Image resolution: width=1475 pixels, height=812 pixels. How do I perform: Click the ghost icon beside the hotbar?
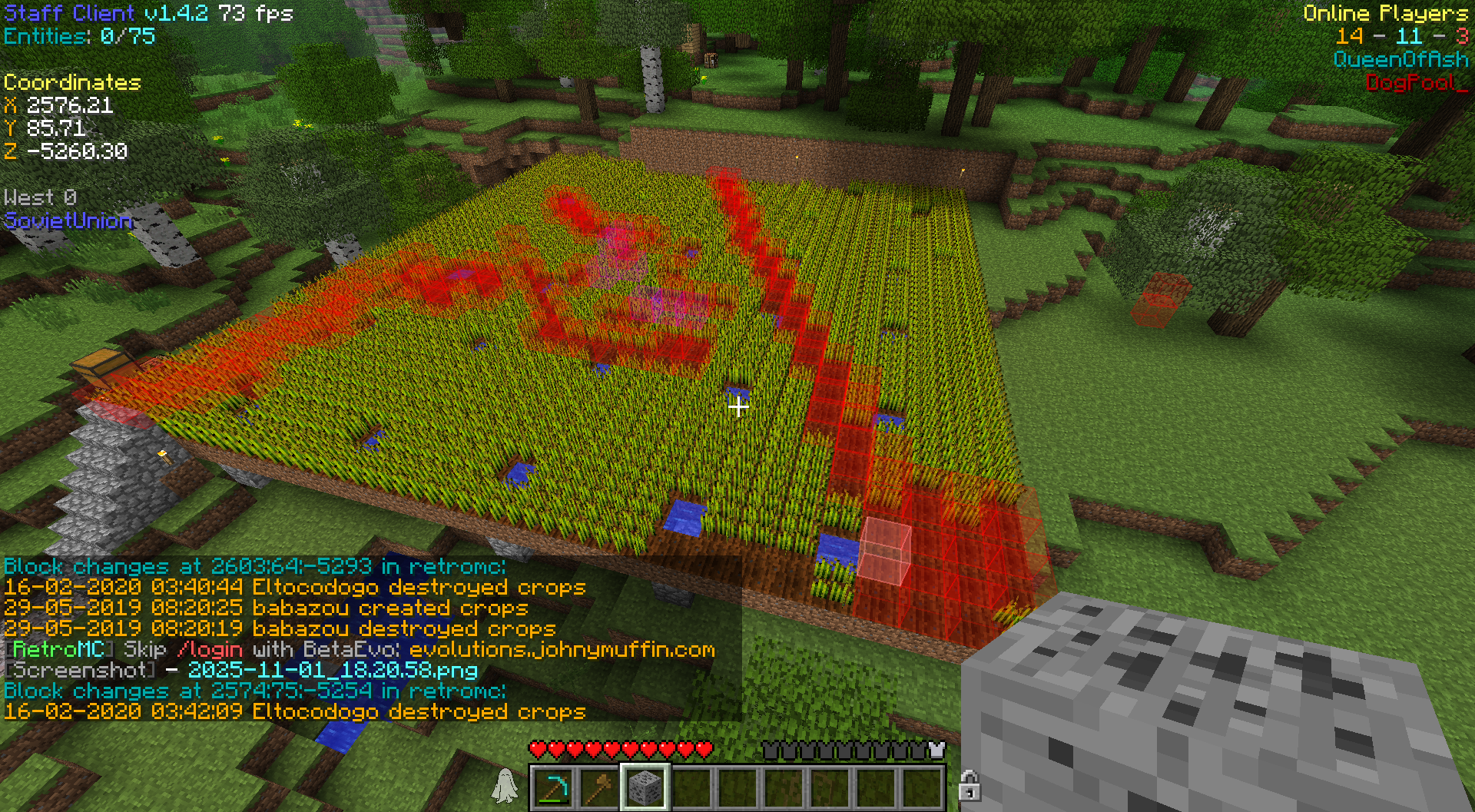505,786
